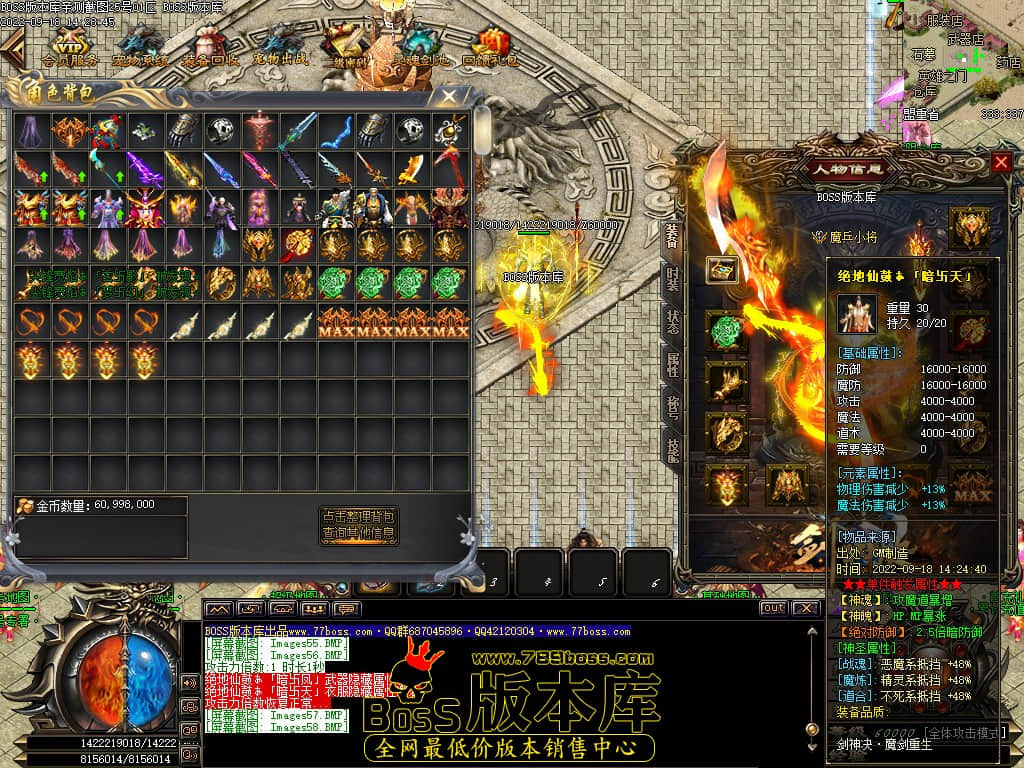The width and height of the screenshot is (1024, 768).
Task: Select the helmet slot in character panel
Action: (x=969, y=228)
